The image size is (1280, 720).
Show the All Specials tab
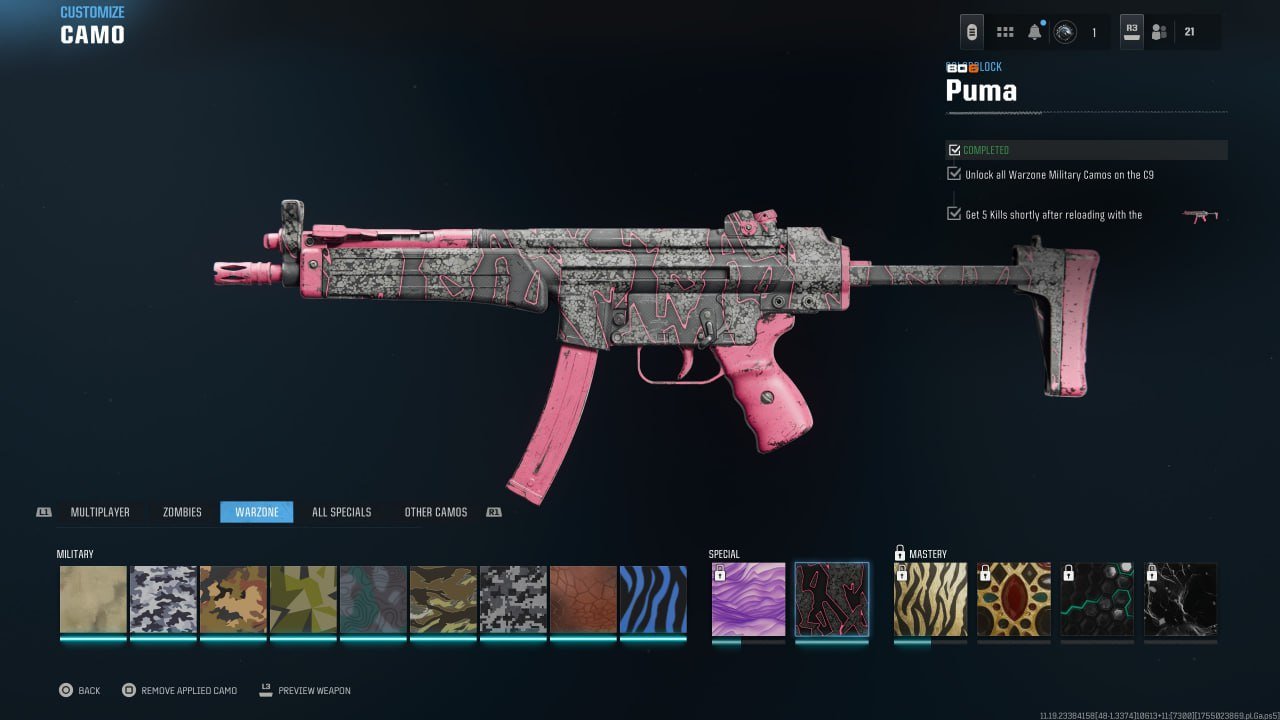point(341,512)
